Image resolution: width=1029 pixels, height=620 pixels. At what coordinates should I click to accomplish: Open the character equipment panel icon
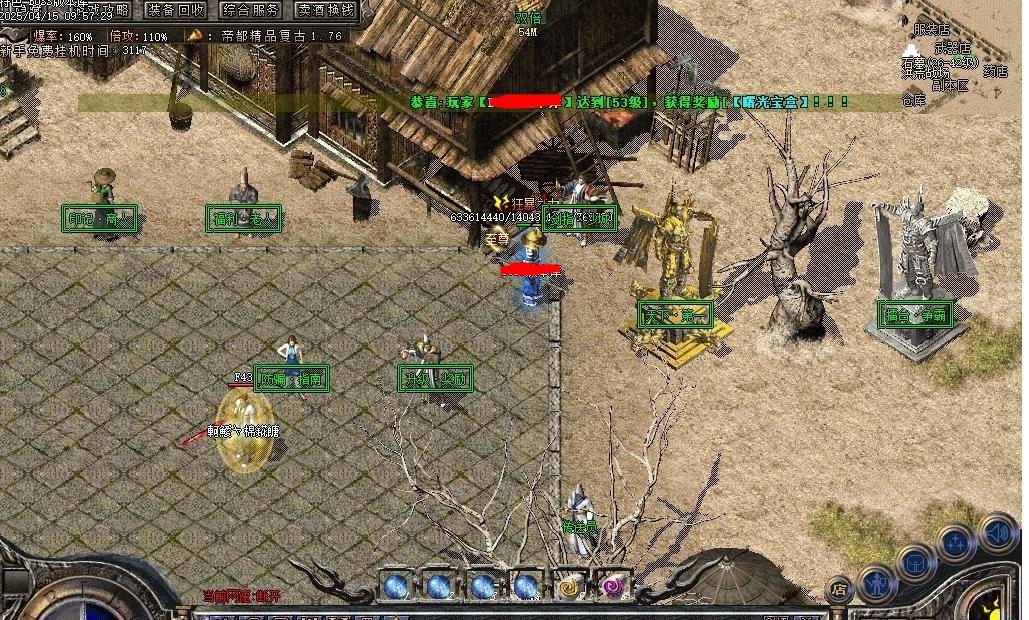click(877, 582)
